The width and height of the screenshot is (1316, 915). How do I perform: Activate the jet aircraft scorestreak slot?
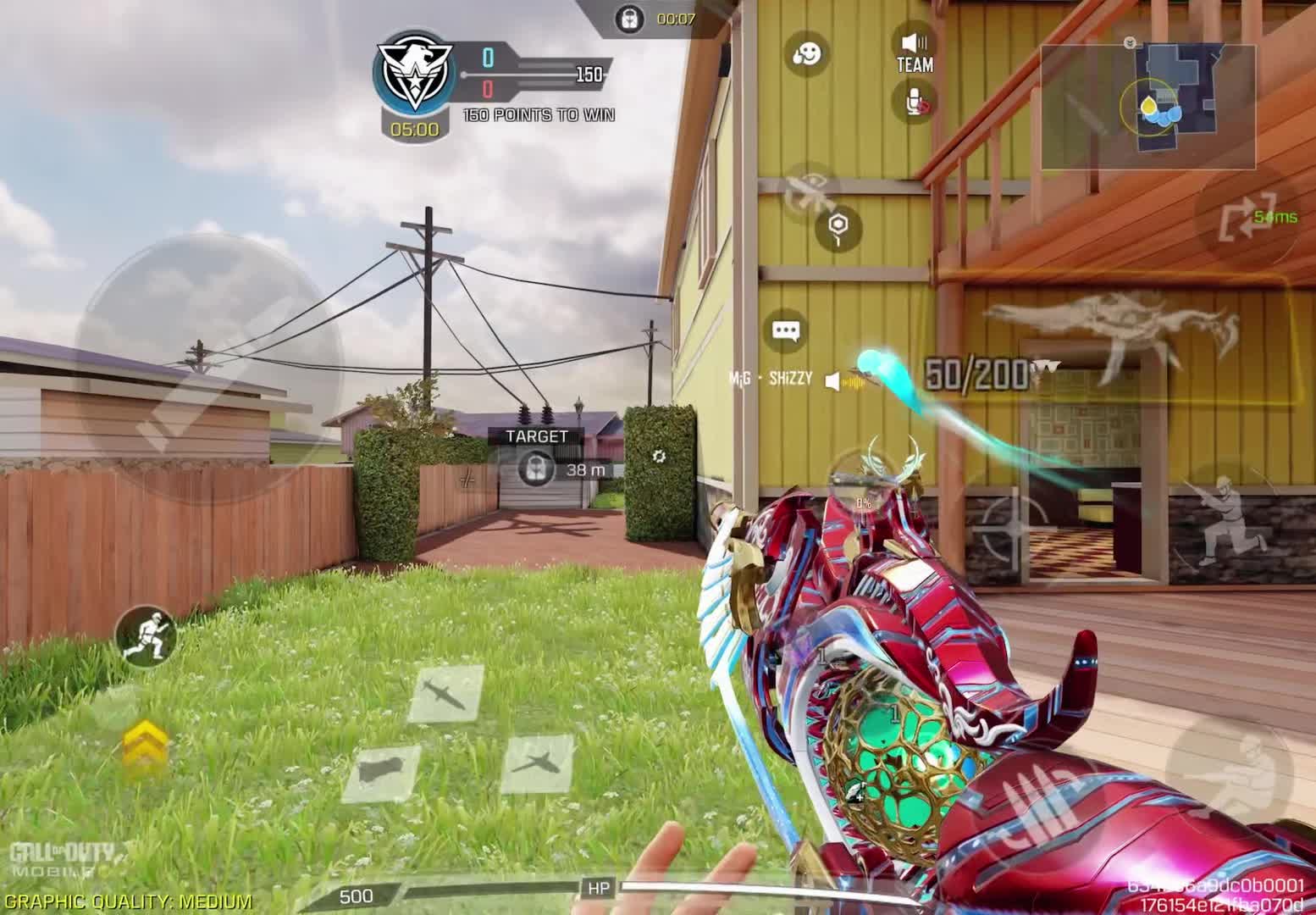point(537,762)
